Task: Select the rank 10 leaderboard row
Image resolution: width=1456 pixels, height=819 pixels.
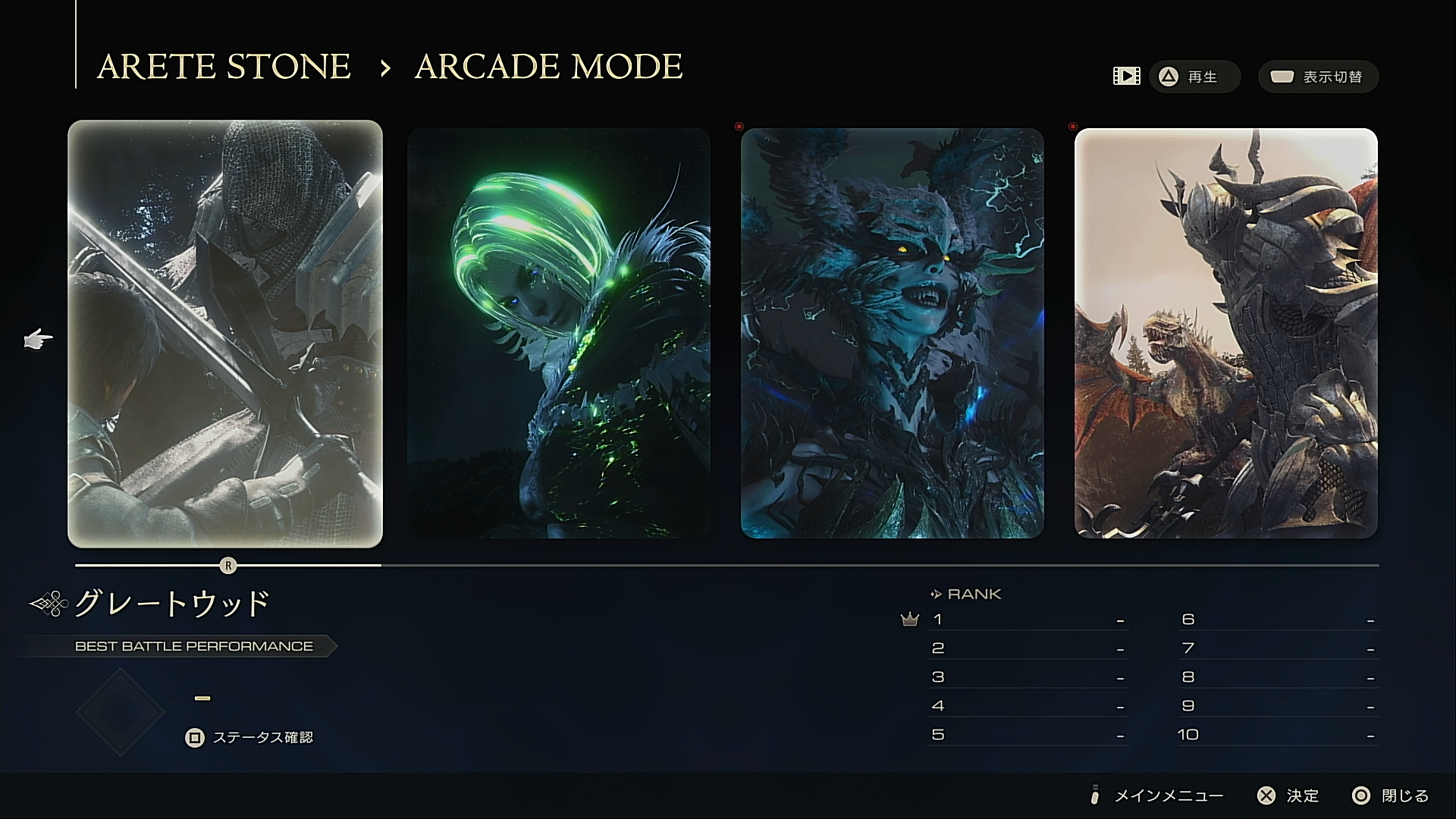Action: (x=1278, y=735)
